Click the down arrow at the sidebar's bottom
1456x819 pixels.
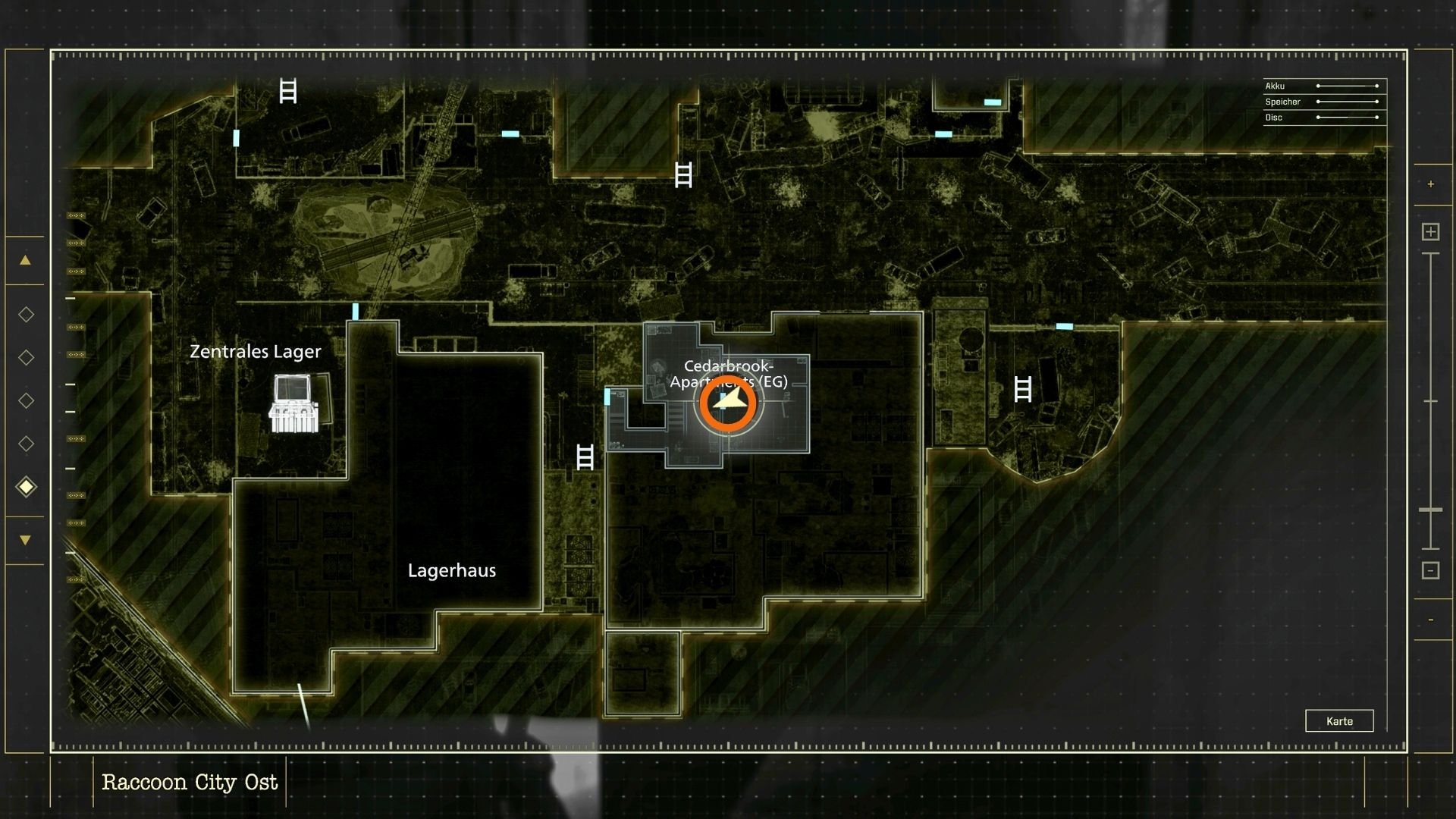click(x=26, y=539)
